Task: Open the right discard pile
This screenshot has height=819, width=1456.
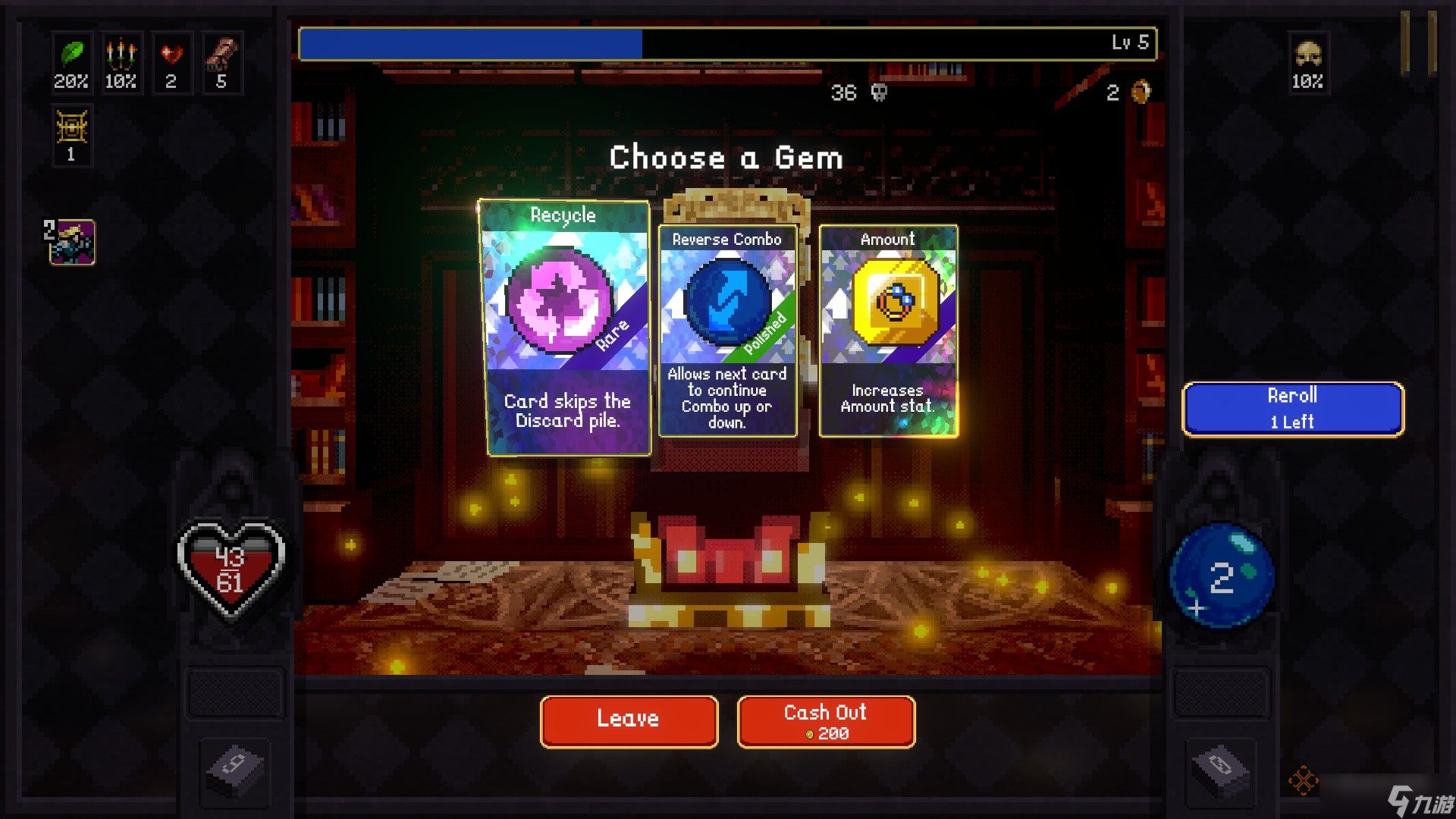Action: (1219, 768)
